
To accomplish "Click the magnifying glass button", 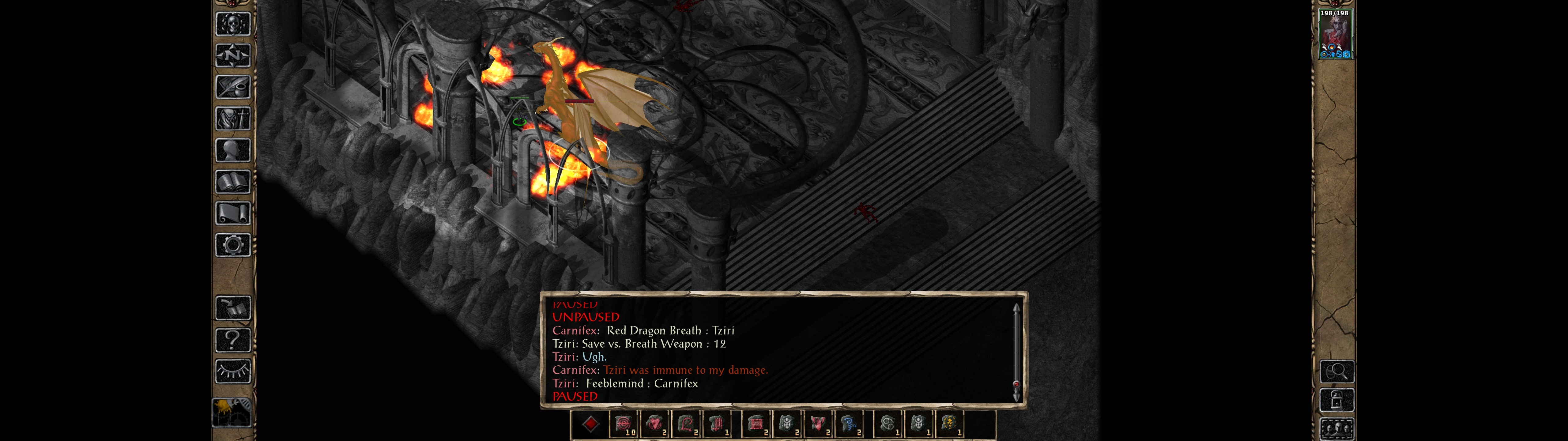I will 1337,370.
